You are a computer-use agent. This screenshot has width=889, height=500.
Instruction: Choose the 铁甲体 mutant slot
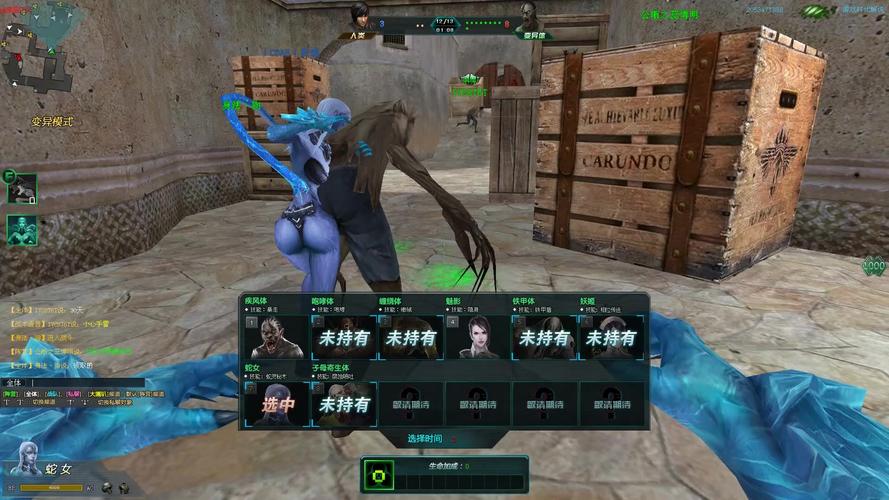[x=544, y=338]
